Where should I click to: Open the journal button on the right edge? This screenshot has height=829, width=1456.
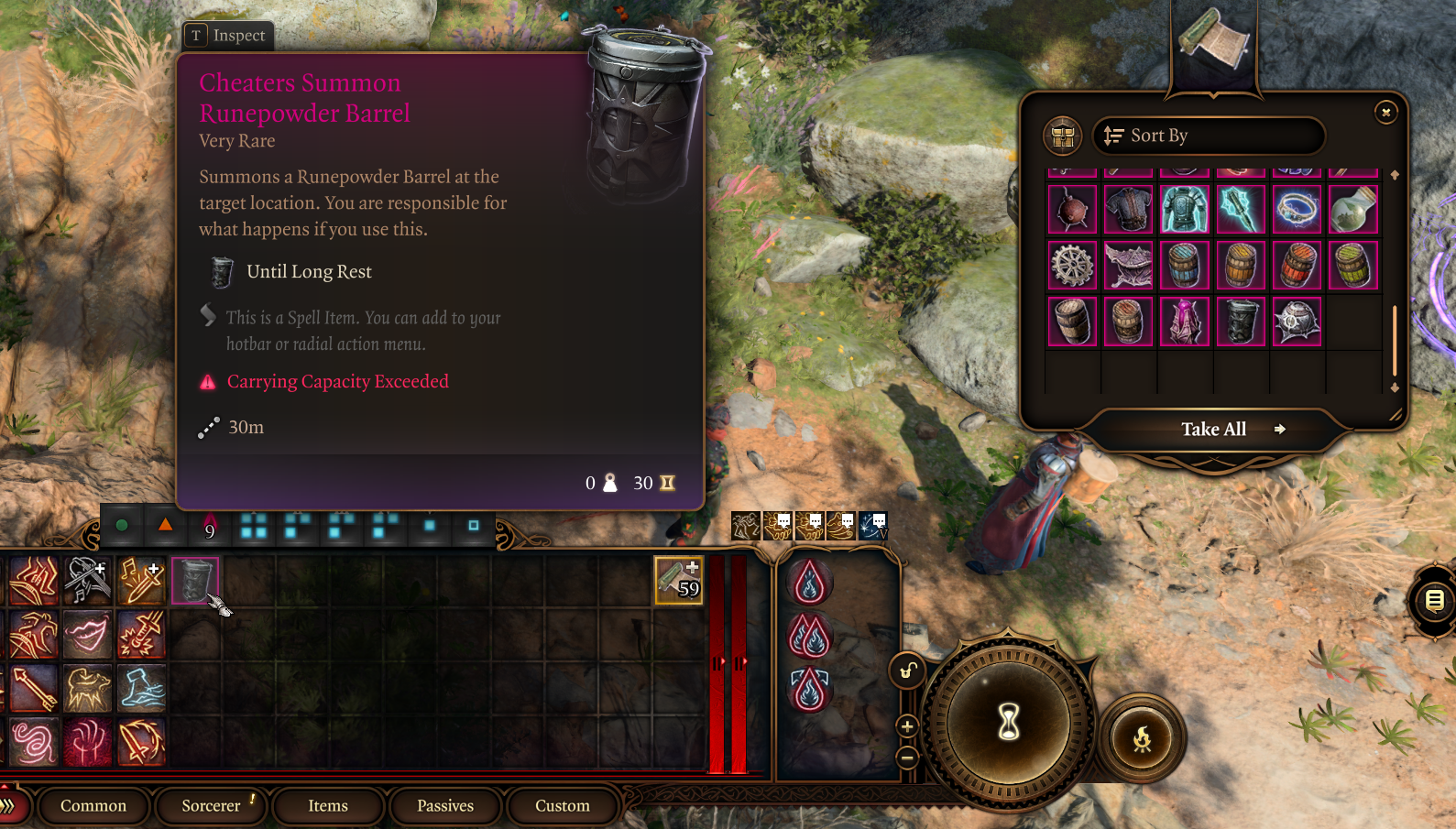(1434, 601)
